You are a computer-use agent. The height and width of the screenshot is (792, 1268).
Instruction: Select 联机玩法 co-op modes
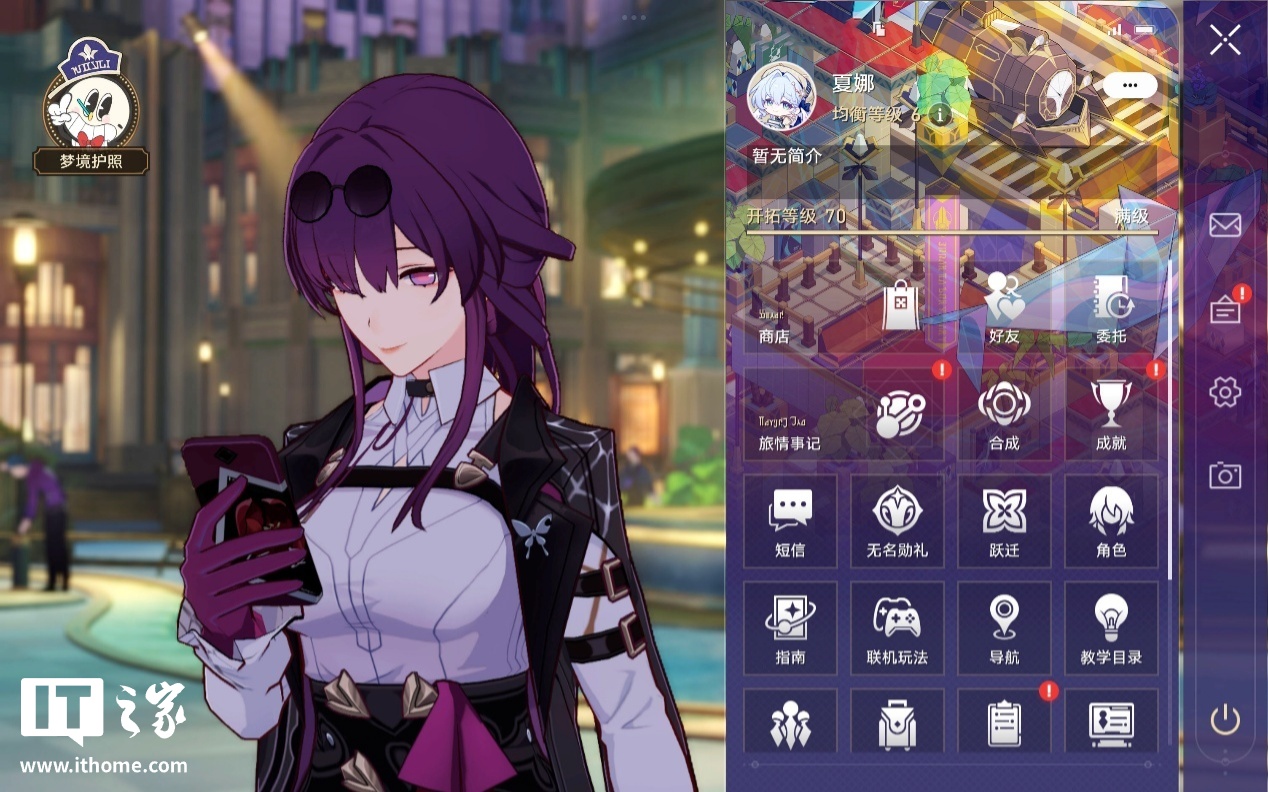[897, 628]
